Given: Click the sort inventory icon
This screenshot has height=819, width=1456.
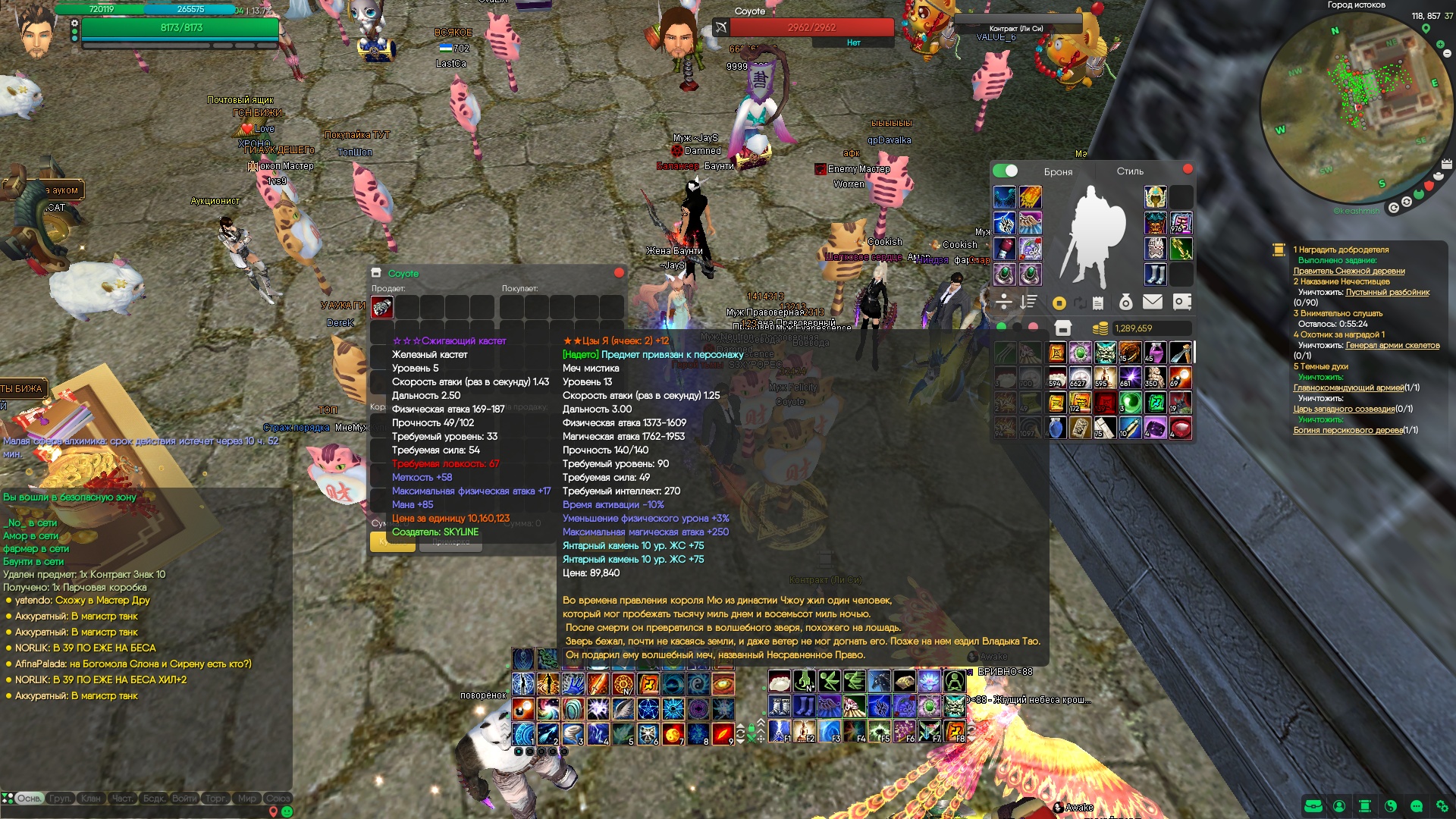Looking at the screenshot, I should click(1028, 302).
